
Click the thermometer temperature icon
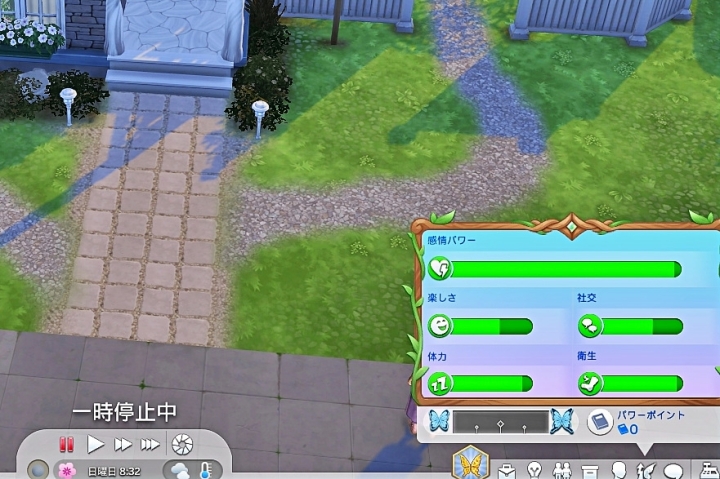click(204, 470)
